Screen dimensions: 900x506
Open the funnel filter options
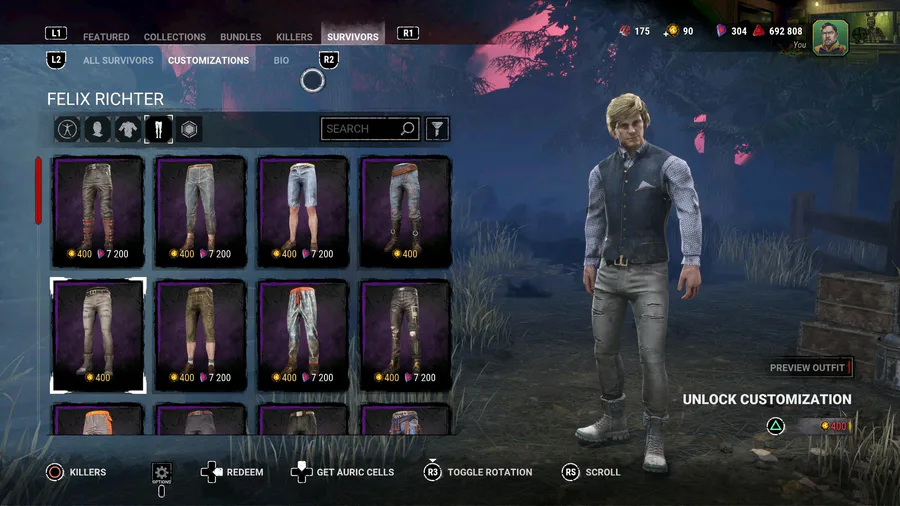click(x=437, y=129)
